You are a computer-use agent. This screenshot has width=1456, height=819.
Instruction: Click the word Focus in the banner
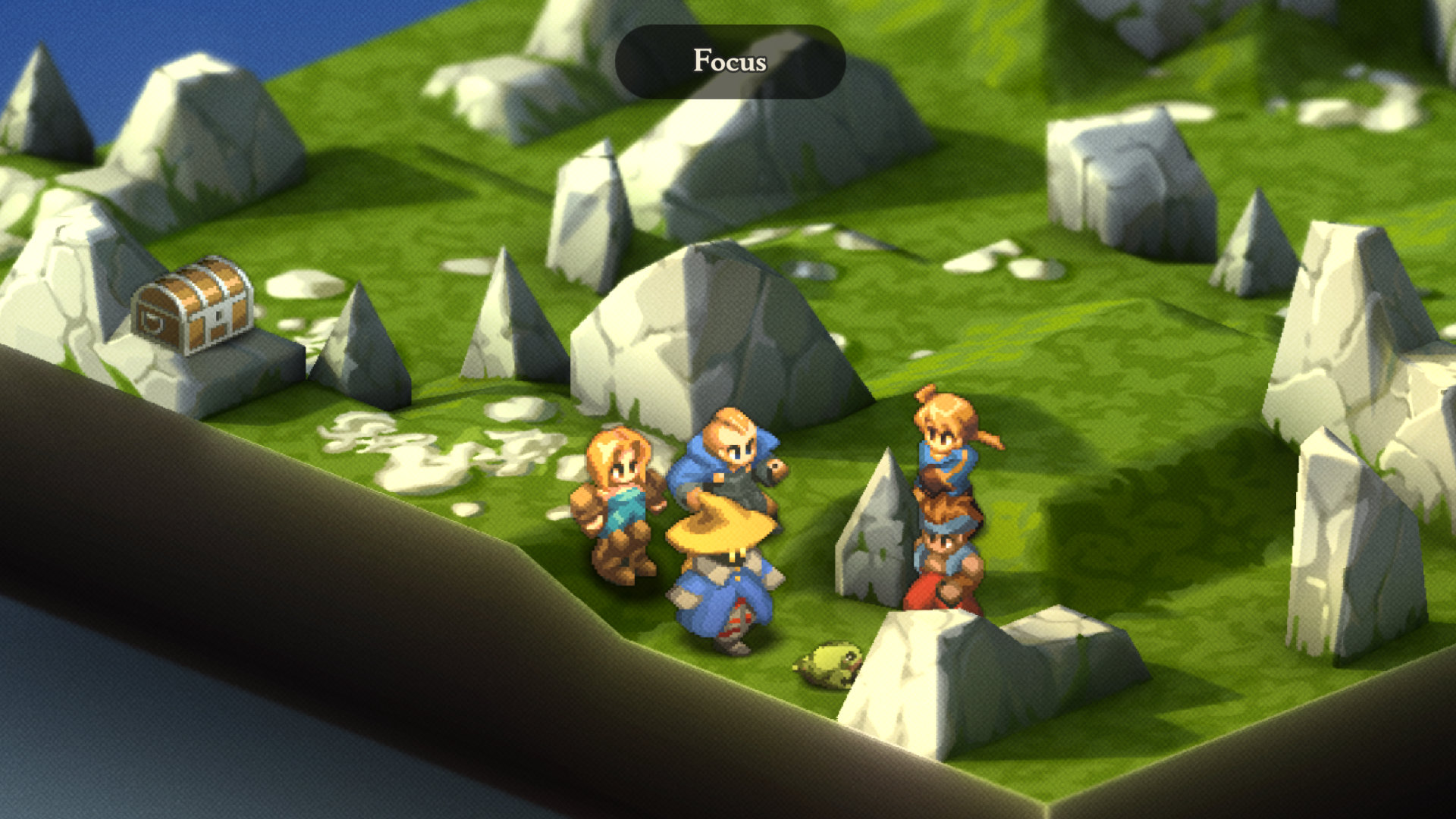pos(730,62)
